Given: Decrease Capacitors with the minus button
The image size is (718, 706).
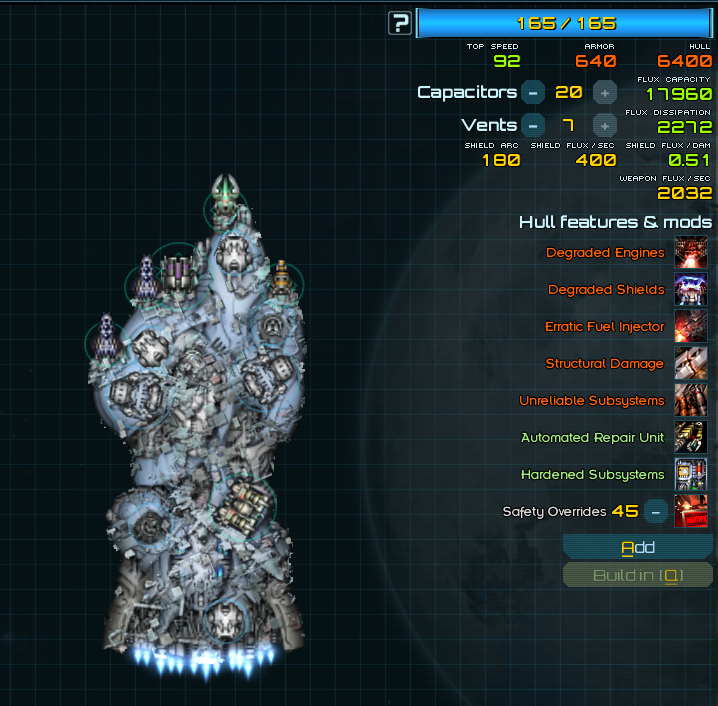Looking at the screenshot, I should click(533, 92).
